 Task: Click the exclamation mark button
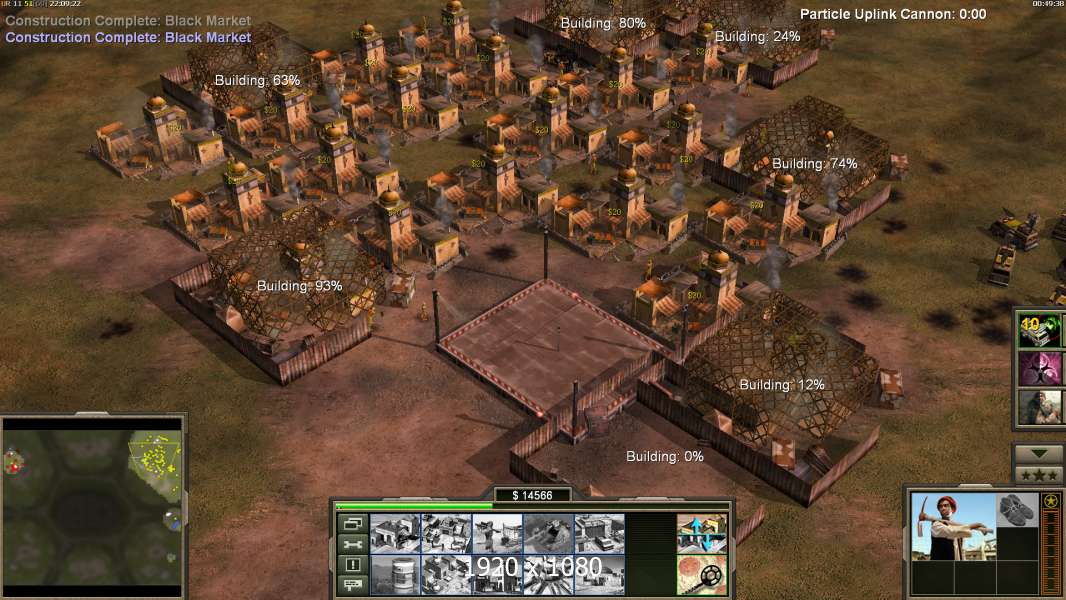[x=351, y=565]
